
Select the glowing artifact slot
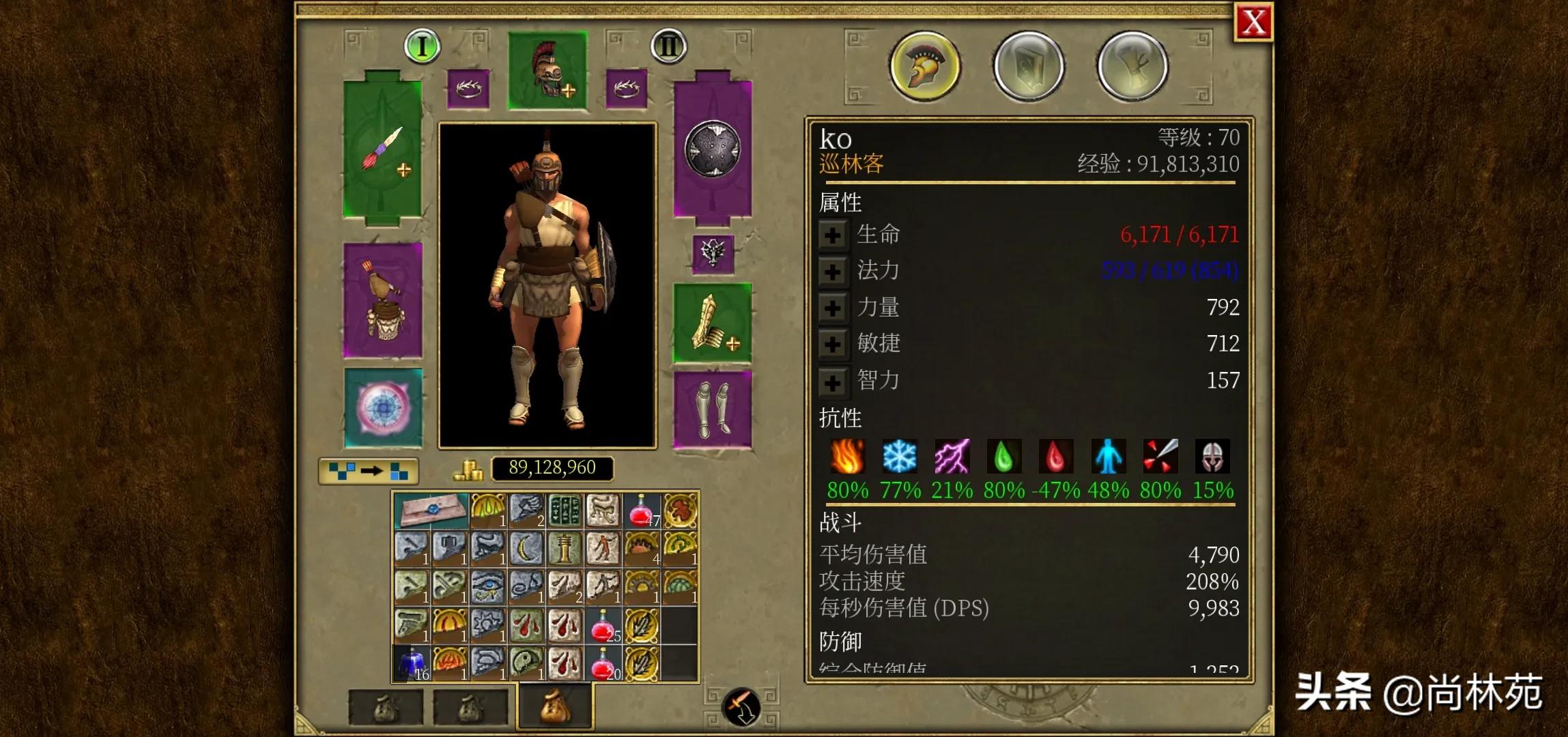point(382,408)
